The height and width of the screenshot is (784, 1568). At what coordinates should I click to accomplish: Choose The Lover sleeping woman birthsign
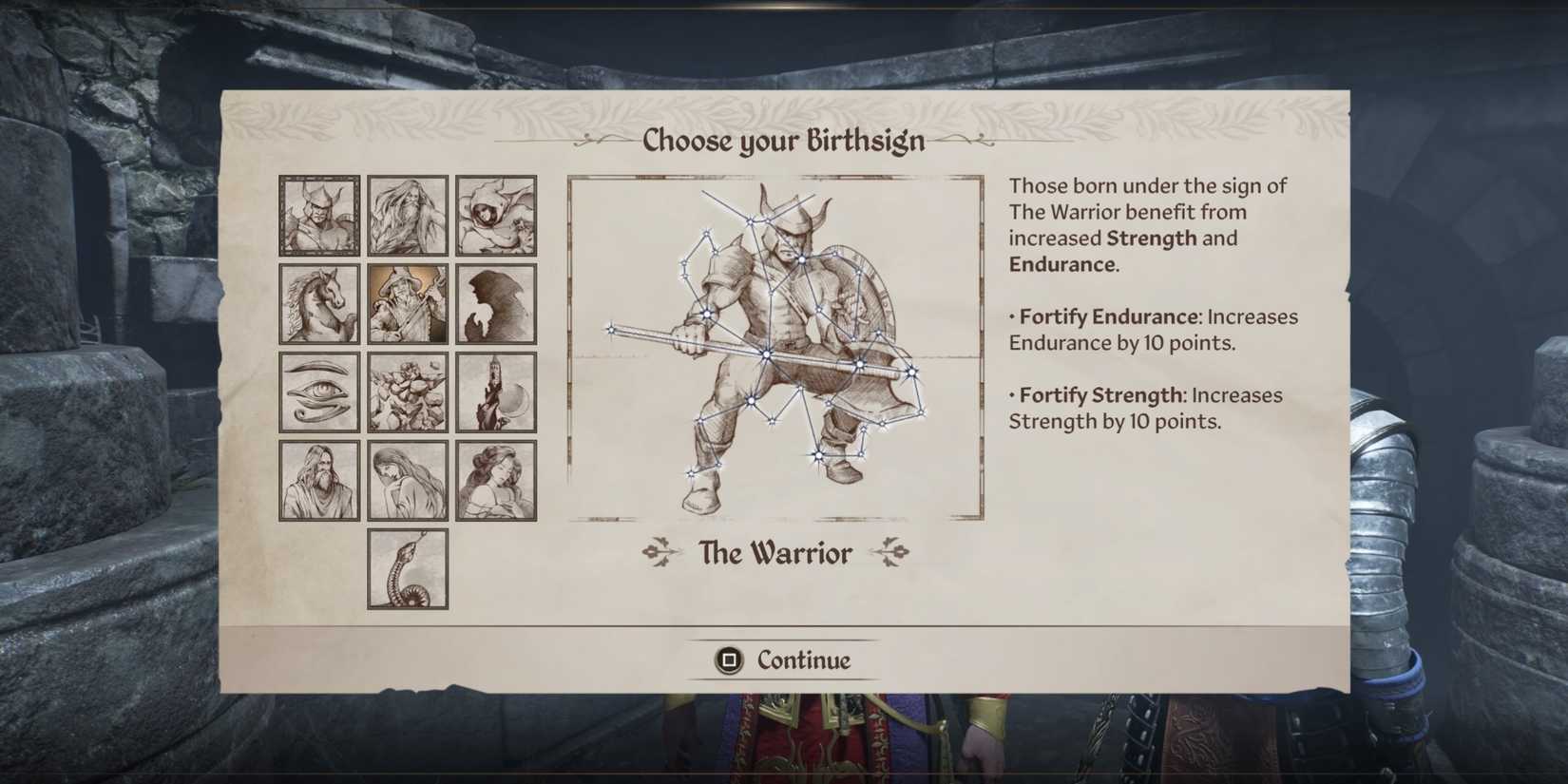495,479
